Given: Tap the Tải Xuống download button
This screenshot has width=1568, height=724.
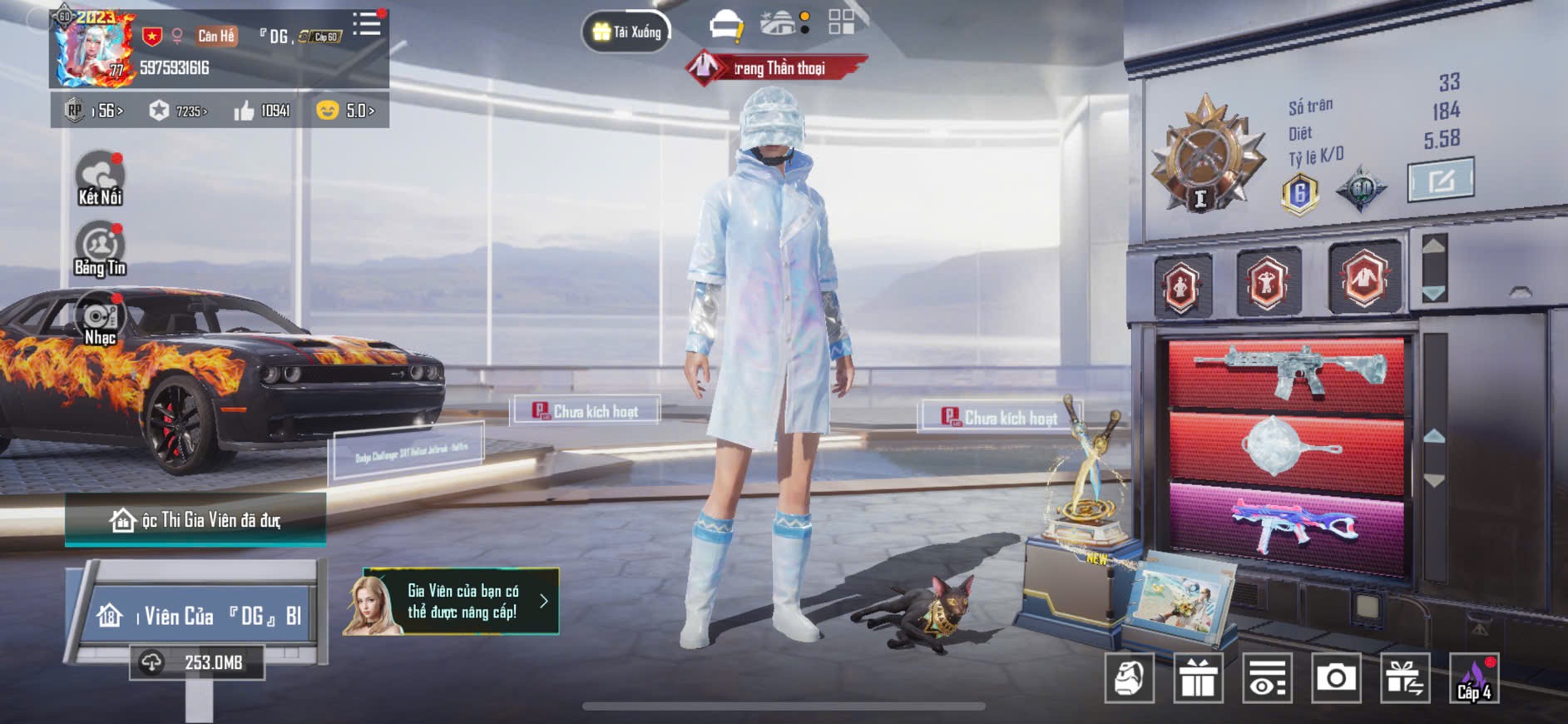Looking at the screenshot, I should [627, 32].
